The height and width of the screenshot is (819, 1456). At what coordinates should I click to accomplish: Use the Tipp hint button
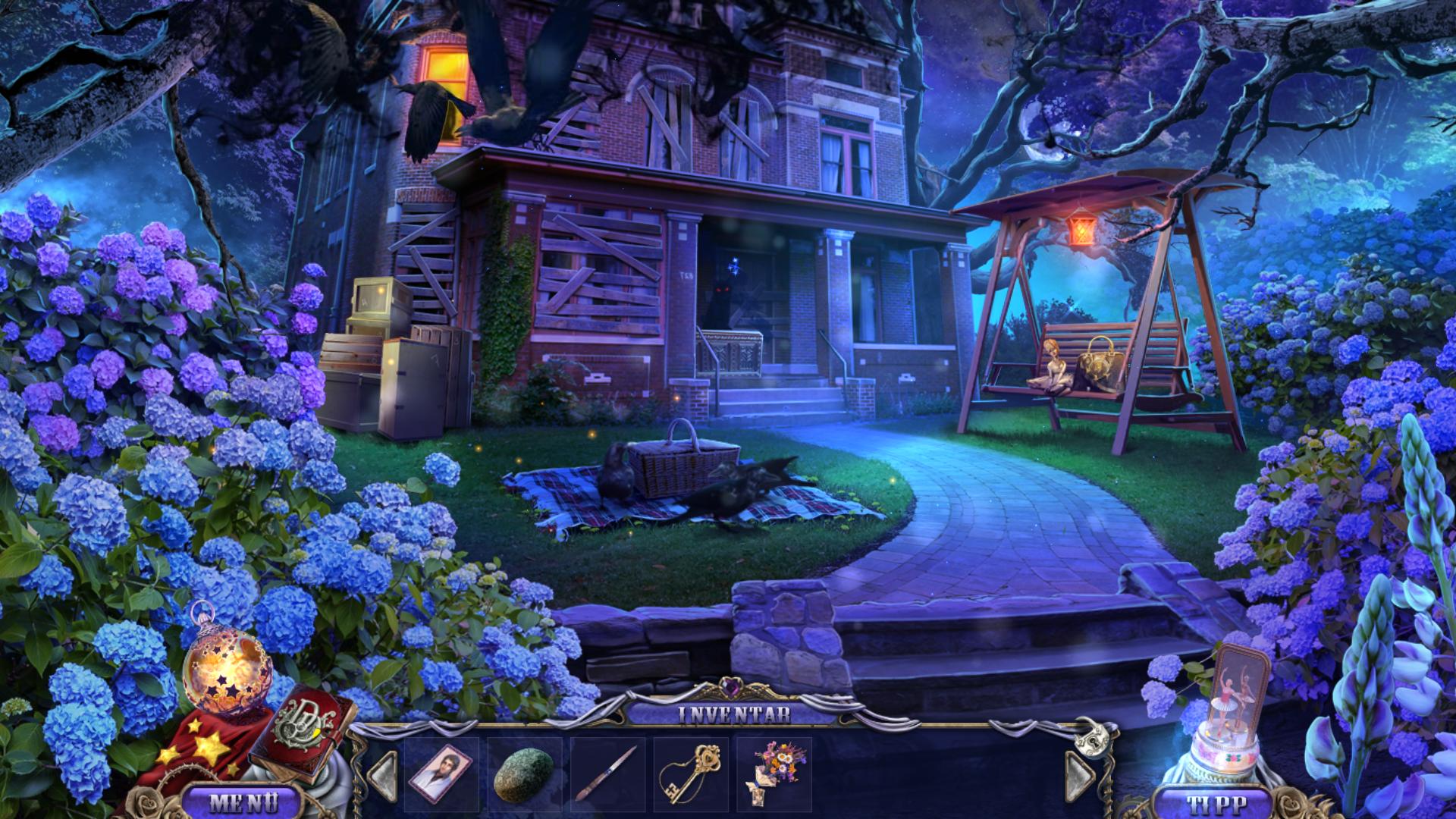tap(1211, 804)
